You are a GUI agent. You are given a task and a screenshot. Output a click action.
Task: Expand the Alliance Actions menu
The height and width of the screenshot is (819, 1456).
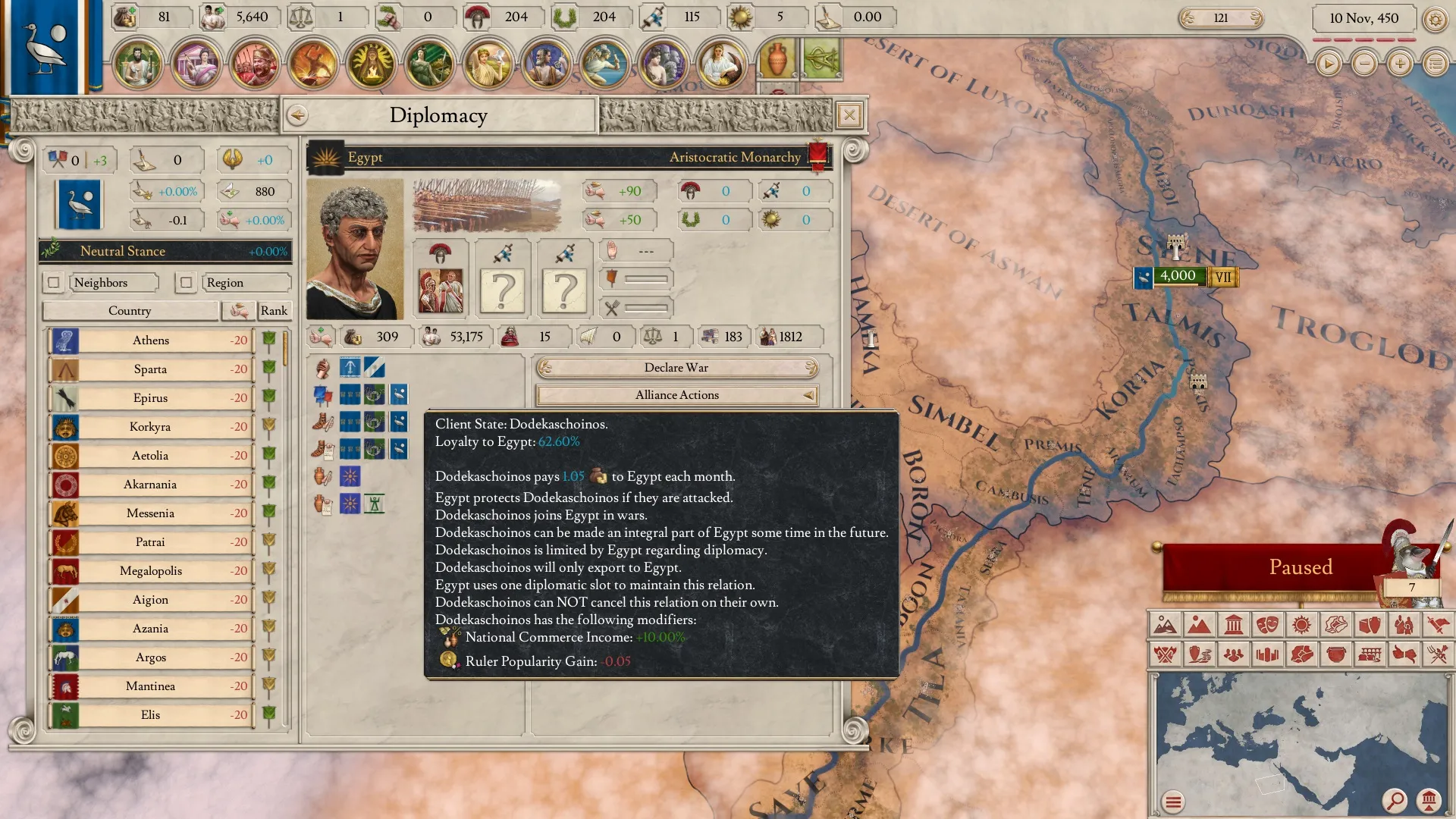[676, 395]
